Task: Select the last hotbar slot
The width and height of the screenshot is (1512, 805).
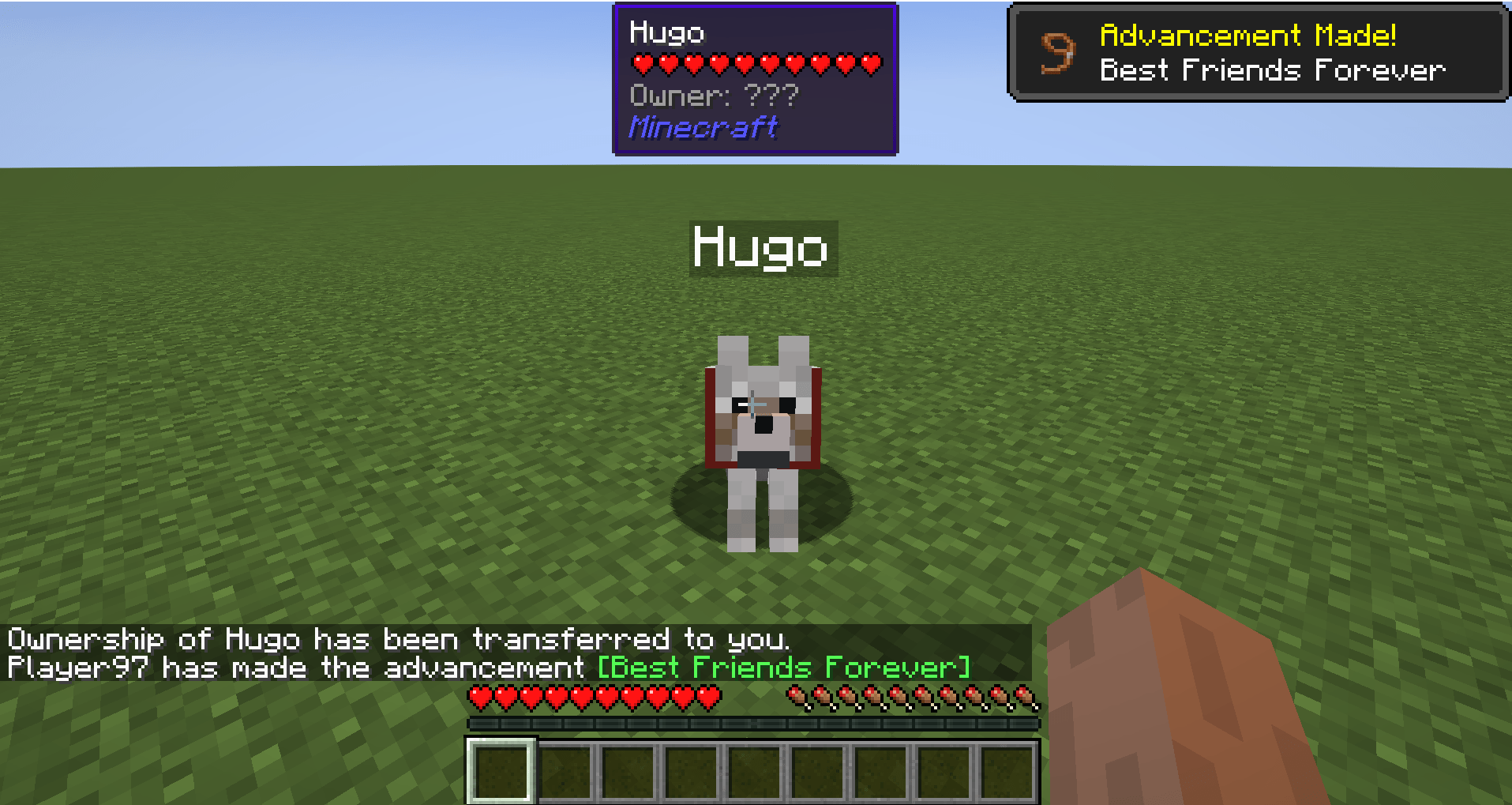Action: (x=1004, y=771)
